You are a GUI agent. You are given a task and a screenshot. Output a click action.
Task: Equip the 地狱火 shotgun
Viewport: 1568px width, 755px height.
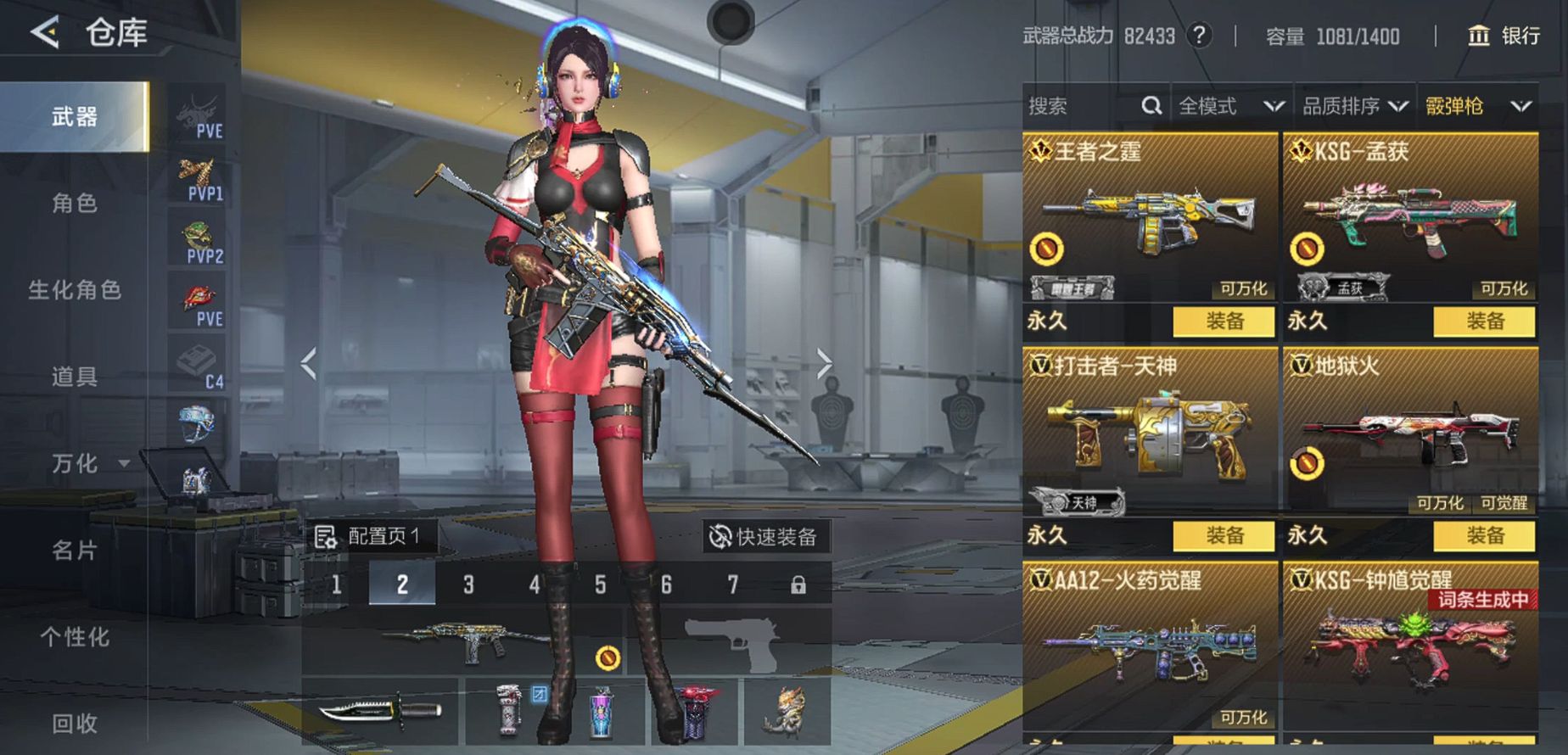tap(1484, 536)
